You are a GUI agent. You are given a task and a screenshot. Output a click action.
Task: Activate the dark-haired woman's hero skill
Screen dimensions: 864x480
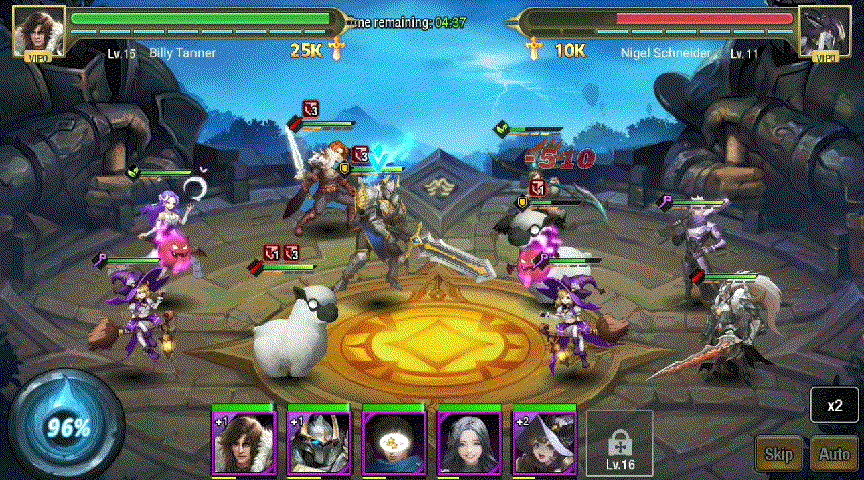click(470, 441)
